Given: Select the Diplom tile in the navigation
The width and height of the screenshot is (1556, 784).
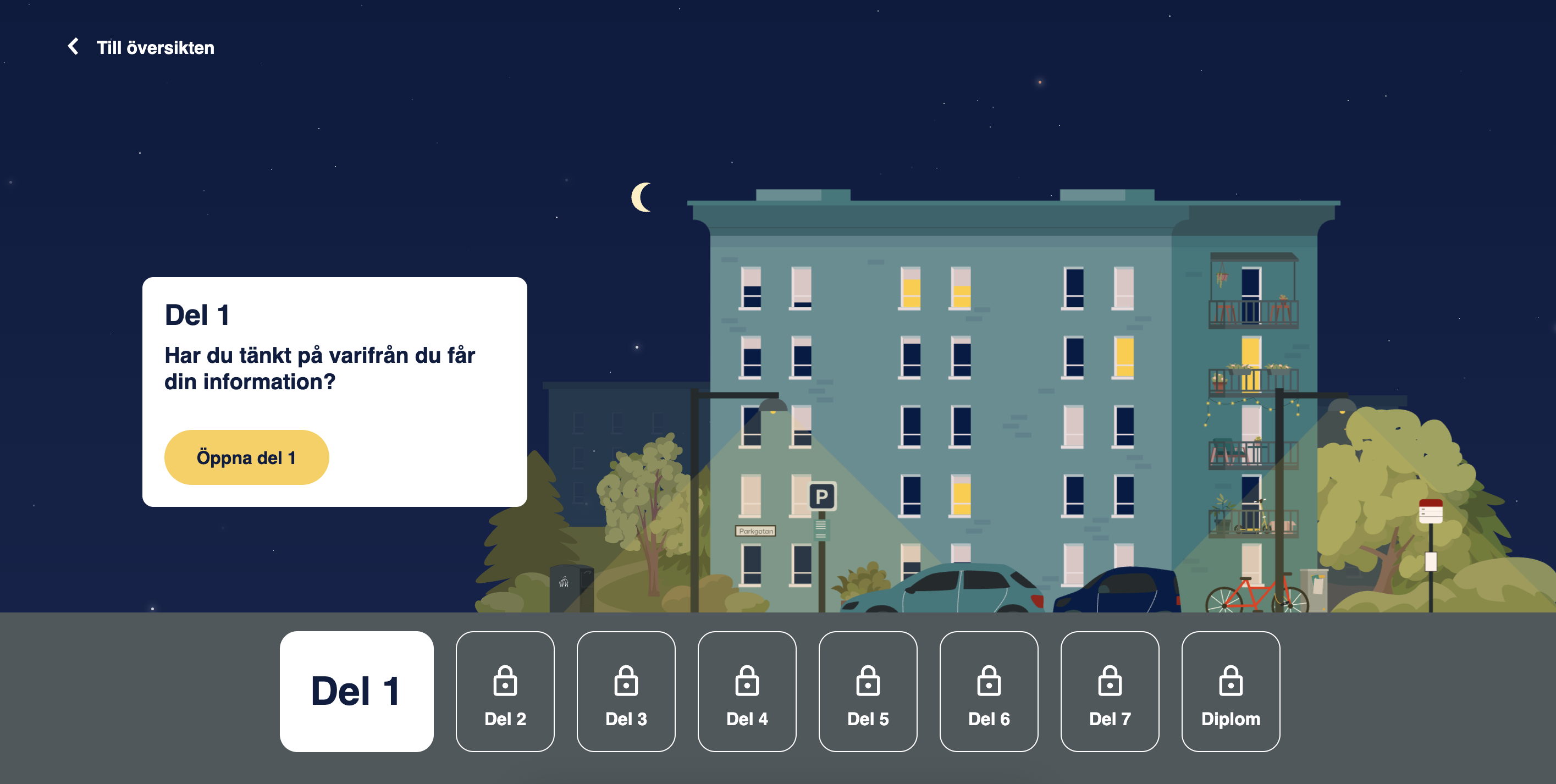Looking at the screenshot, I should 1231,692.
